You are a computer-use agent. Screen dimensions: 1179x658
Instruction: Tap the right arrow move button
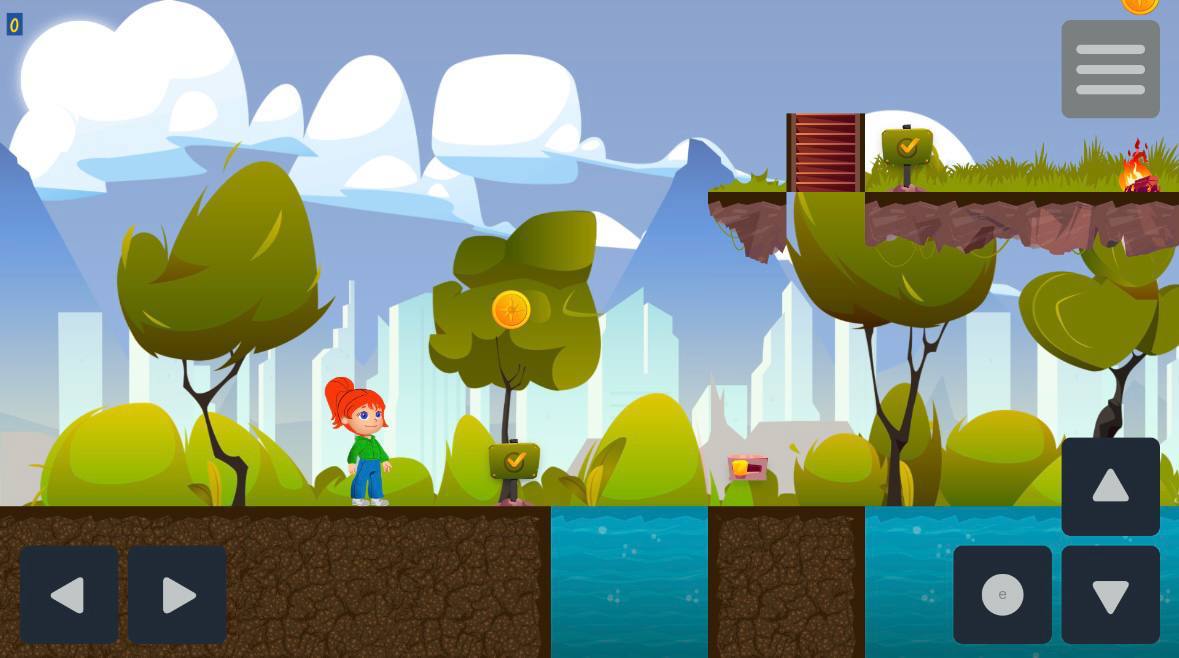click(177, 595)
